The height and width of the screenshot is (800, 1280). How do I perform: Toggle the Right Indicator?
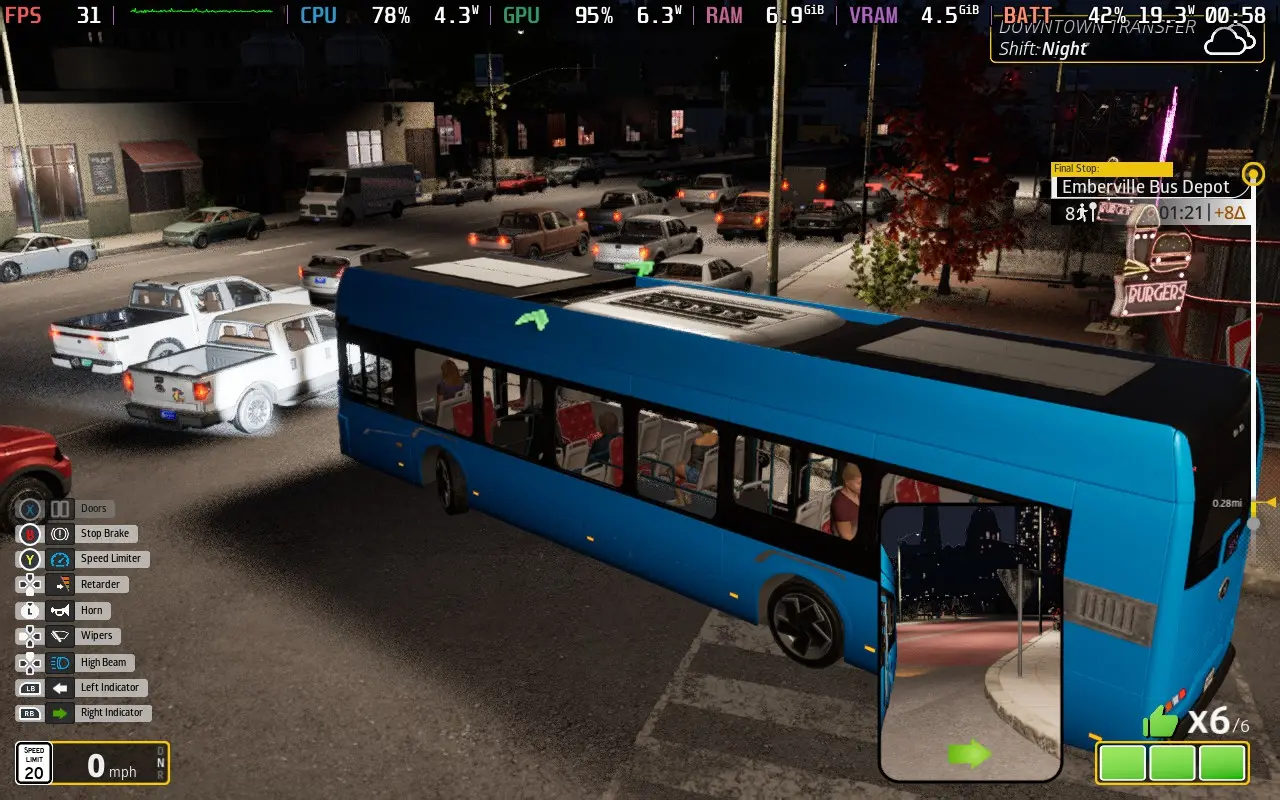pos(112,712)
